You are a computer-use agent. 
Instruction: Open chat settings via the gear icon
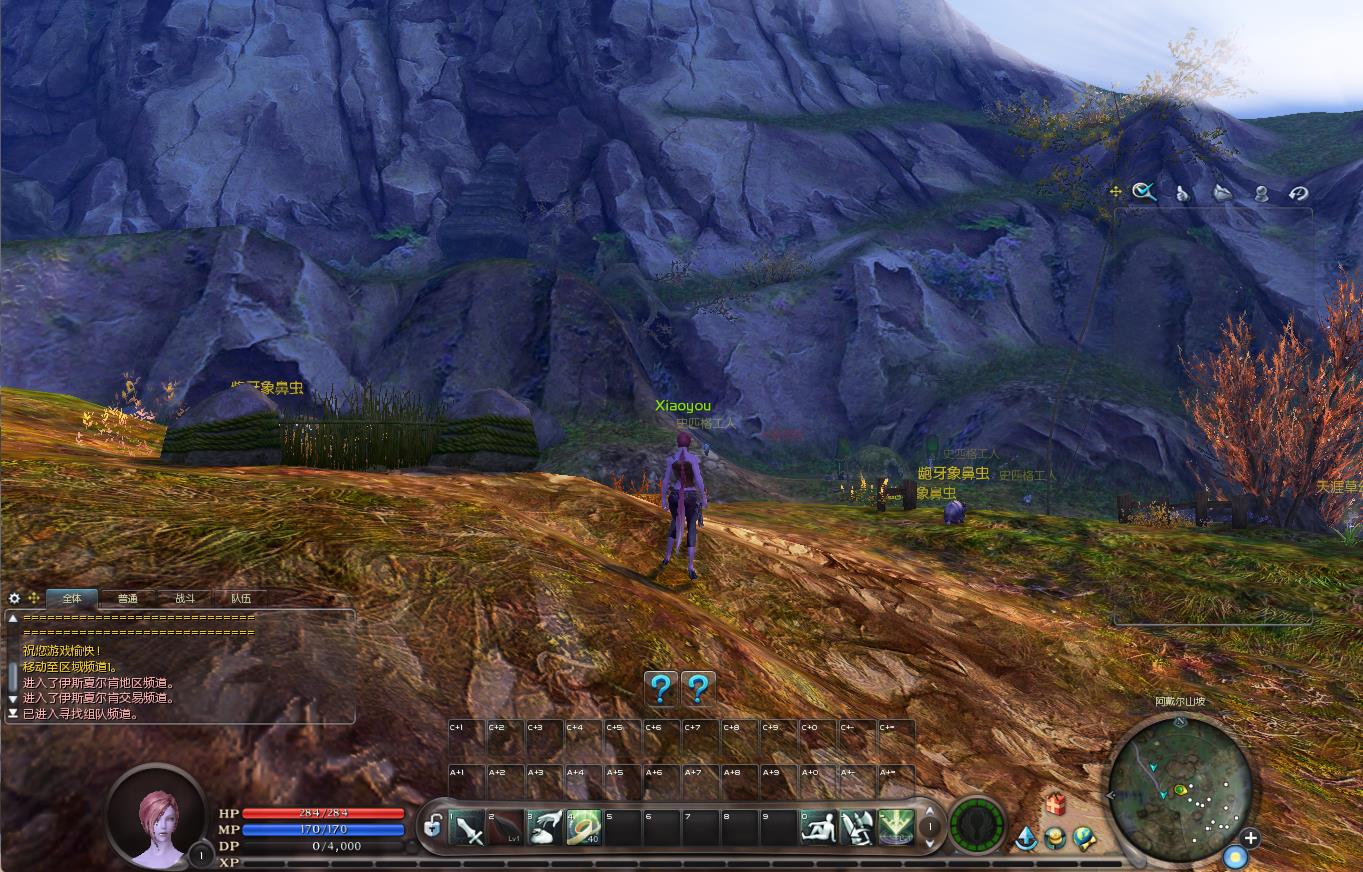pos(14,598)
